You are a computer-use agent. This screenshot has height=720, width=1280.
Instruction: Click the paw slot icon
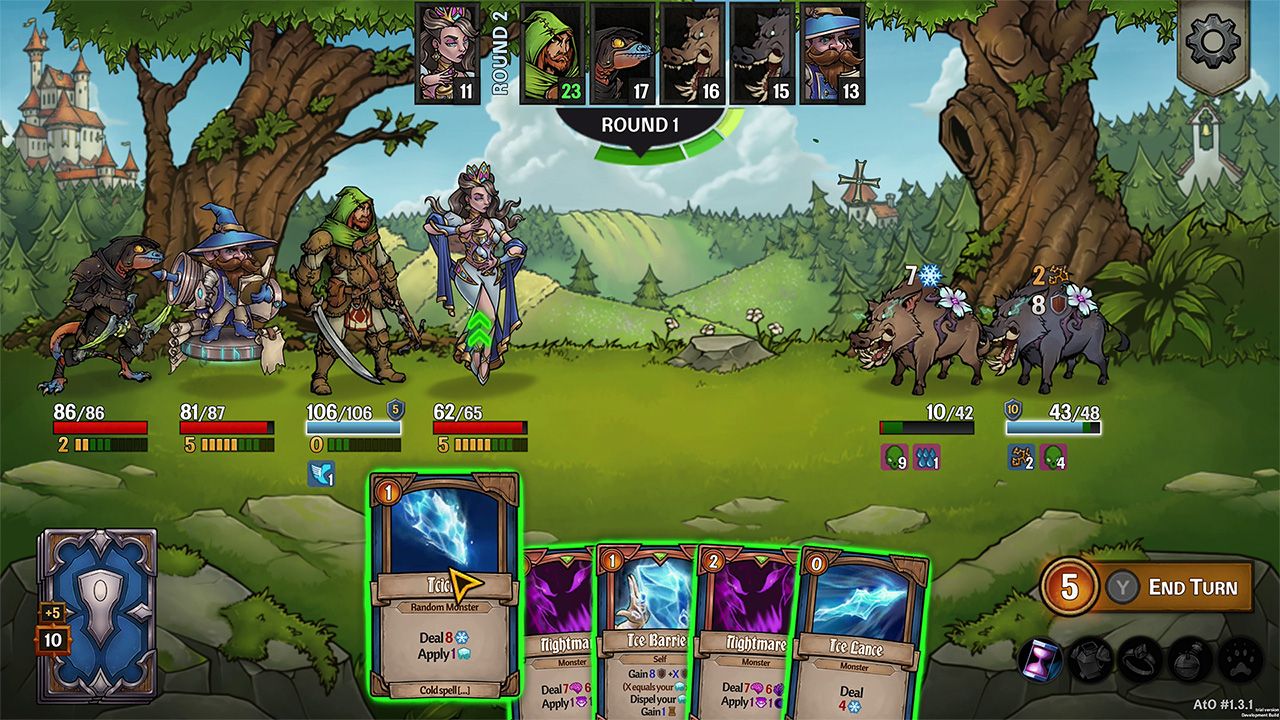click(x=1238, y=659)
